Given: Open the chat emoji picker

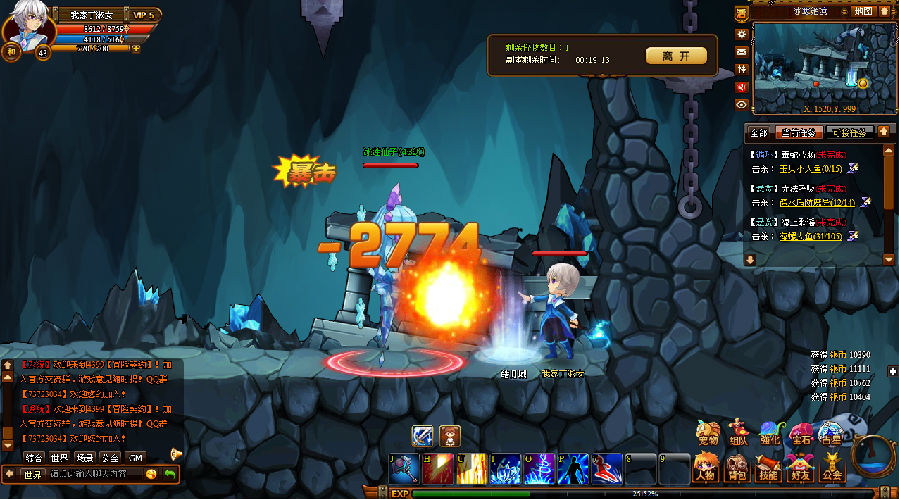Looking at the screenshot, I should [151, 474].
